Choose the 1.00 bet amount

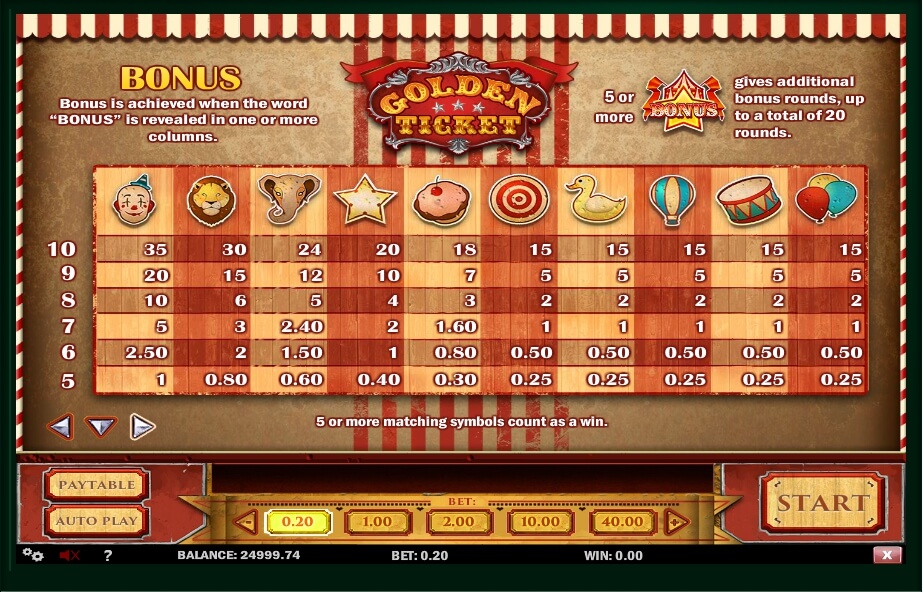tap(377, 522)
